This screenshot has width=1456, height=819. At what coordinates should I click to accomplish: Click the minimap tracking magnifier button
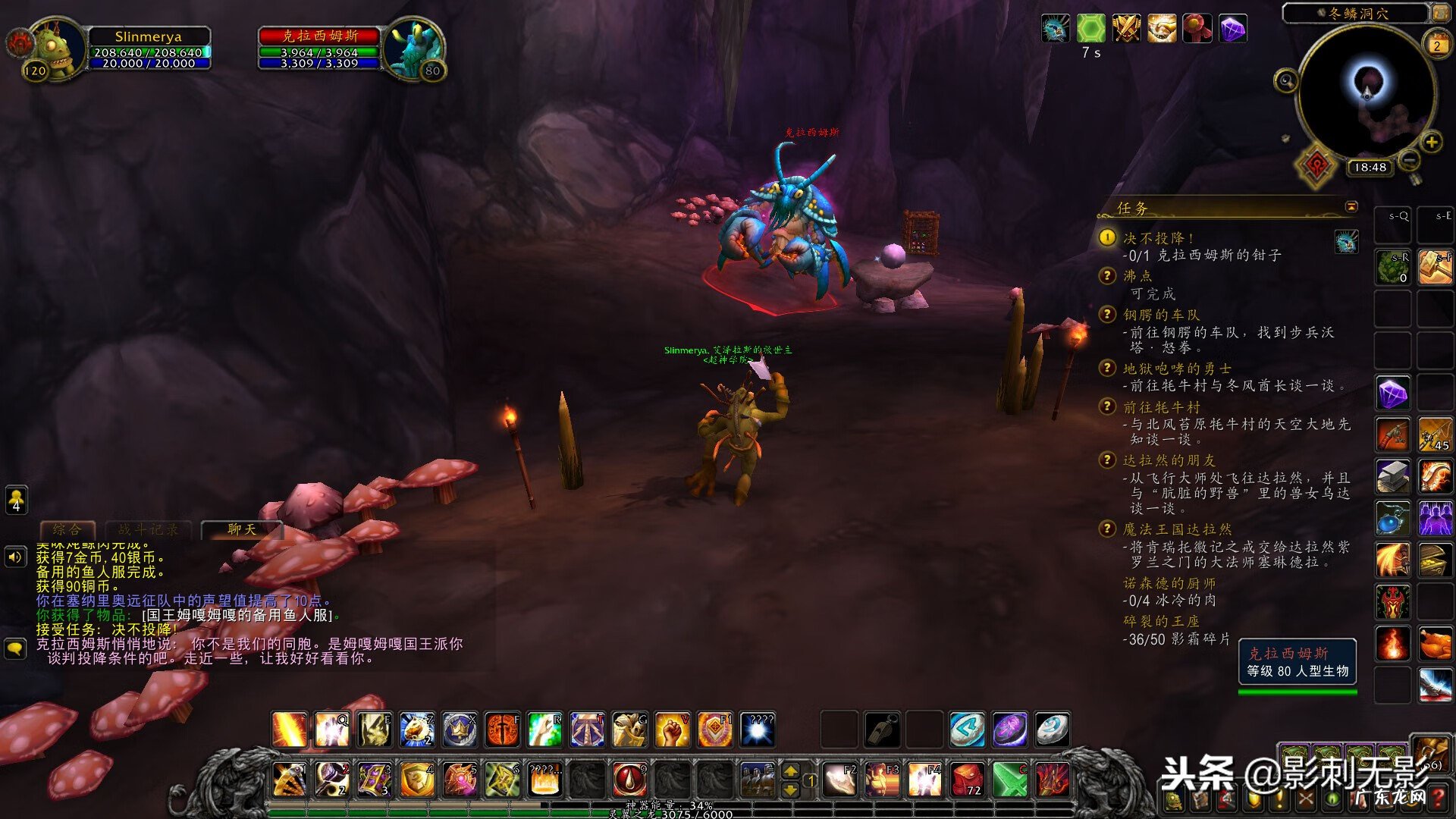1286,80
